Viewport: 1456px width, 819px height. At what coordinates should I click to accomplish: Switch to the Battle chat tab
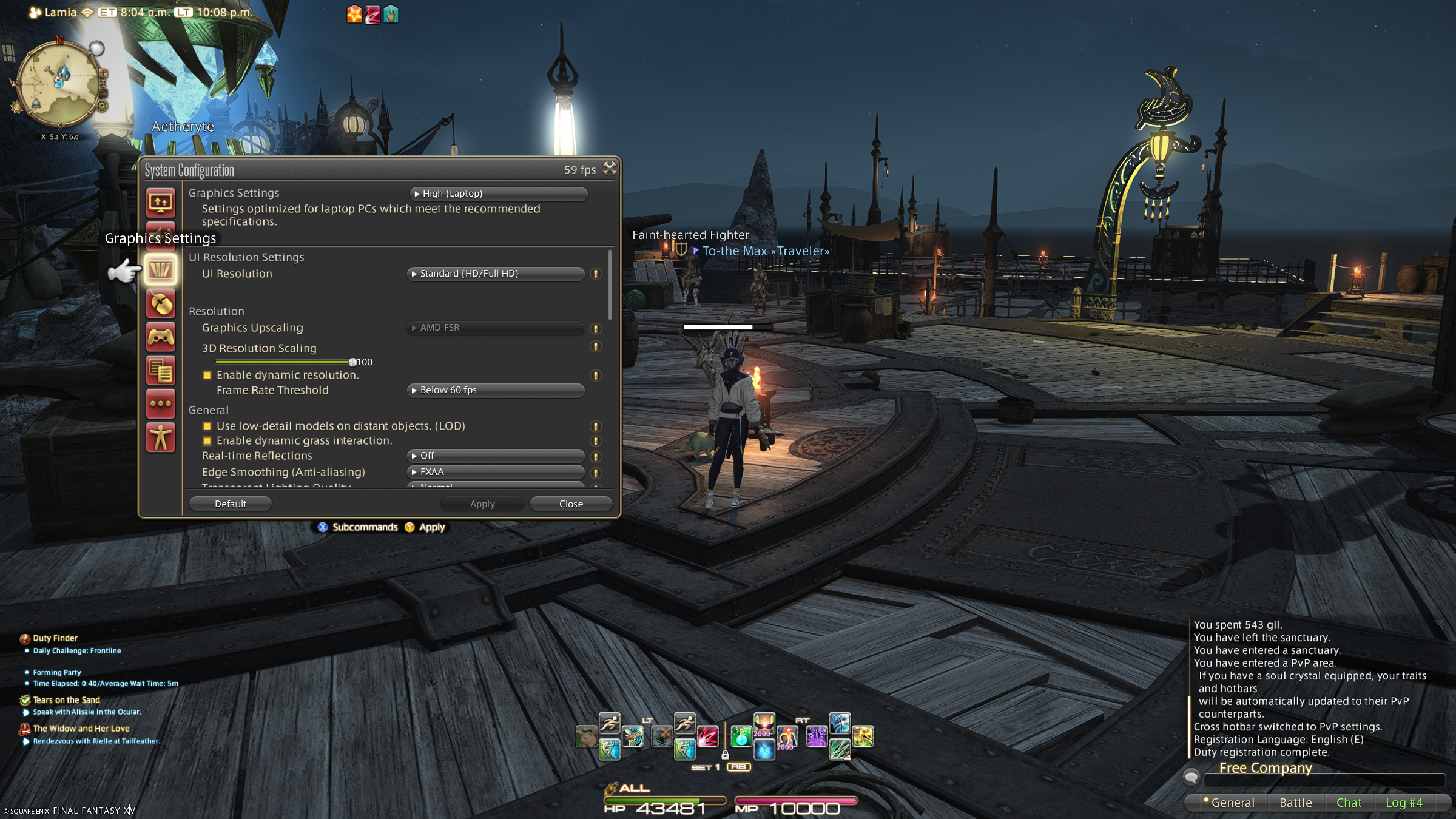tap(1295, 802)
